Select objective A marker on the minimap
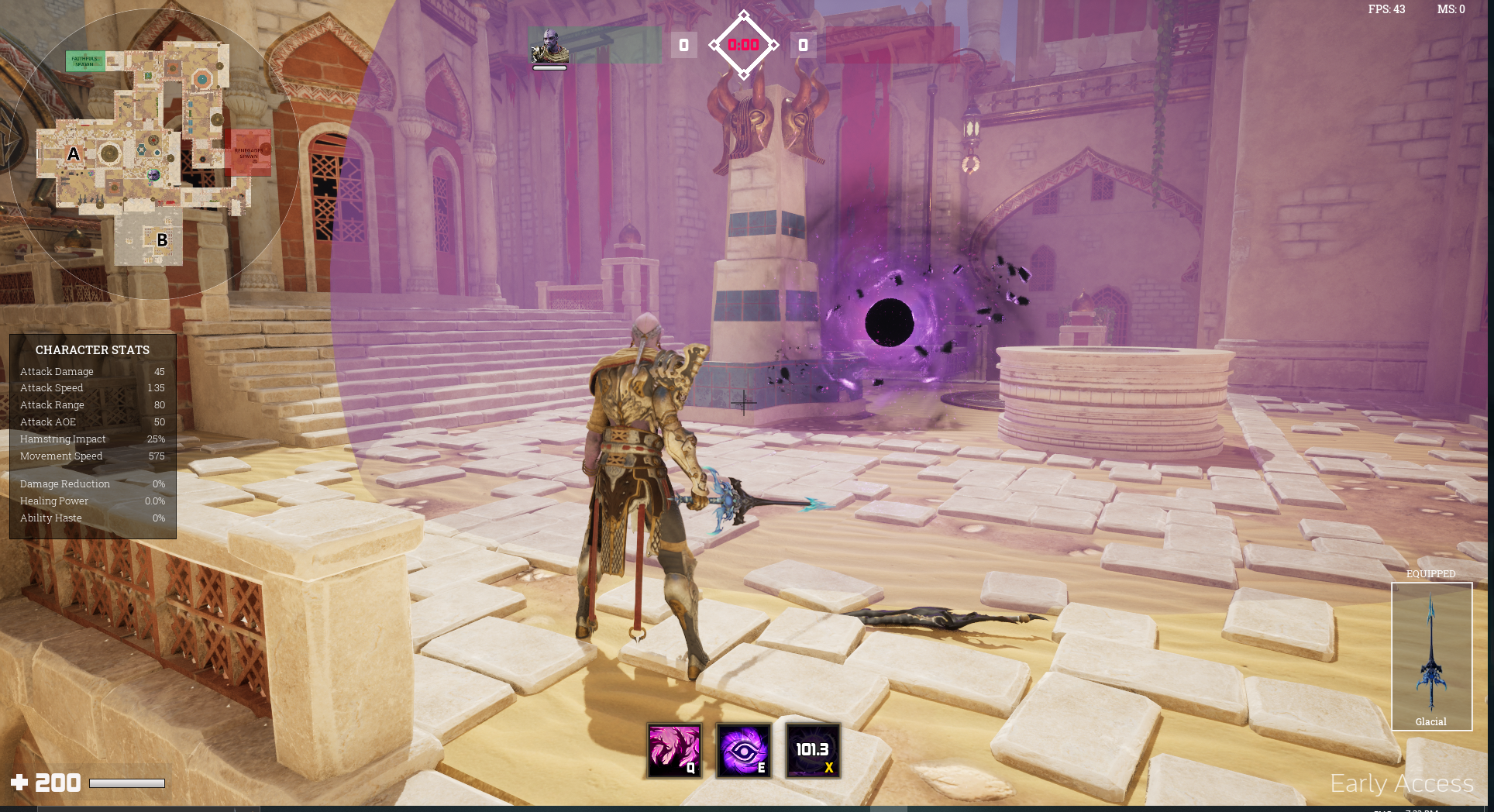The image size is (1494, 812). pos(74,154)
